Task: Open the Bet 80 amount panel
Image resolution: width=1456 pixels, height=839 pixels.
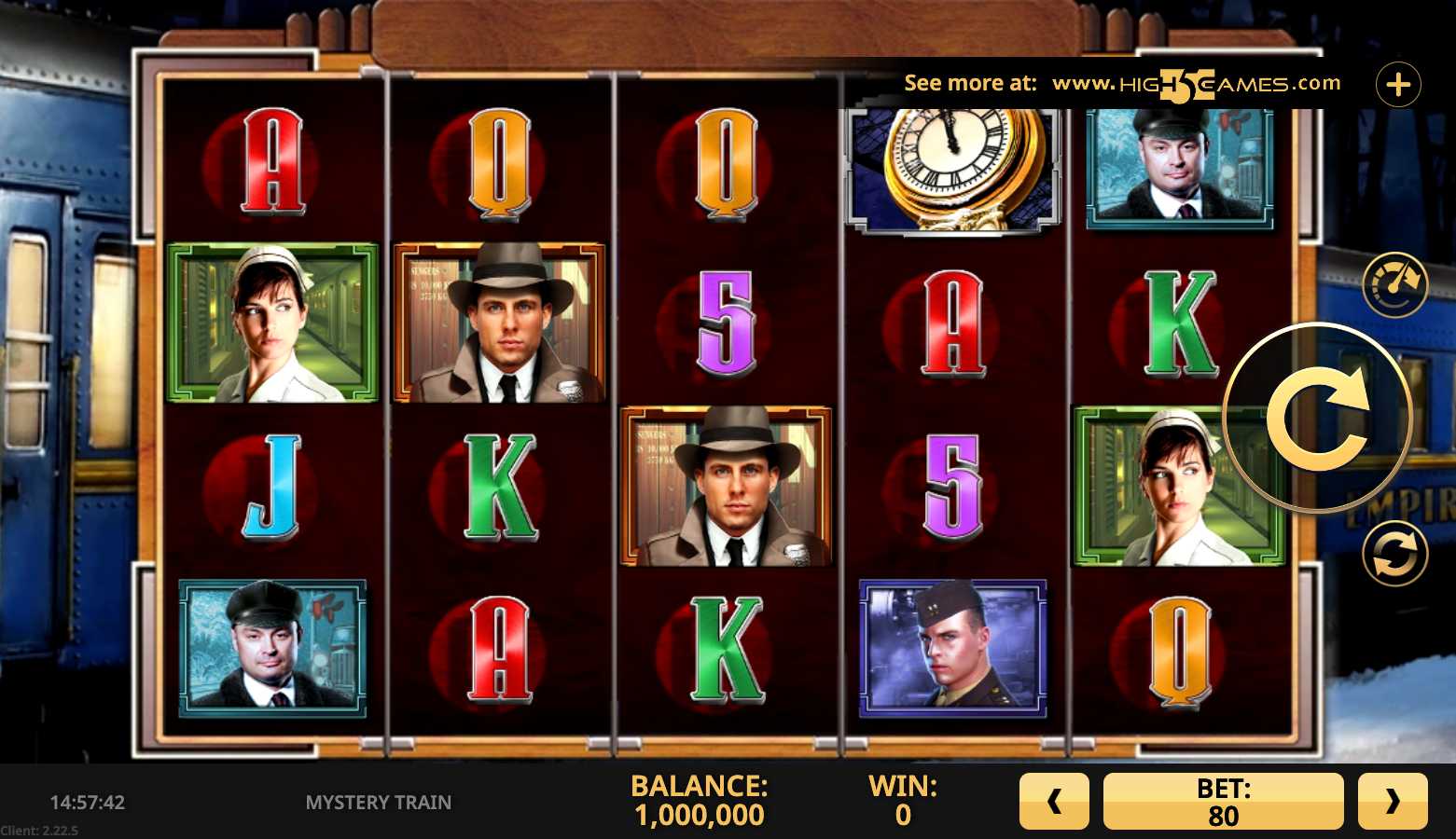Action: [x=1223, y=801]
